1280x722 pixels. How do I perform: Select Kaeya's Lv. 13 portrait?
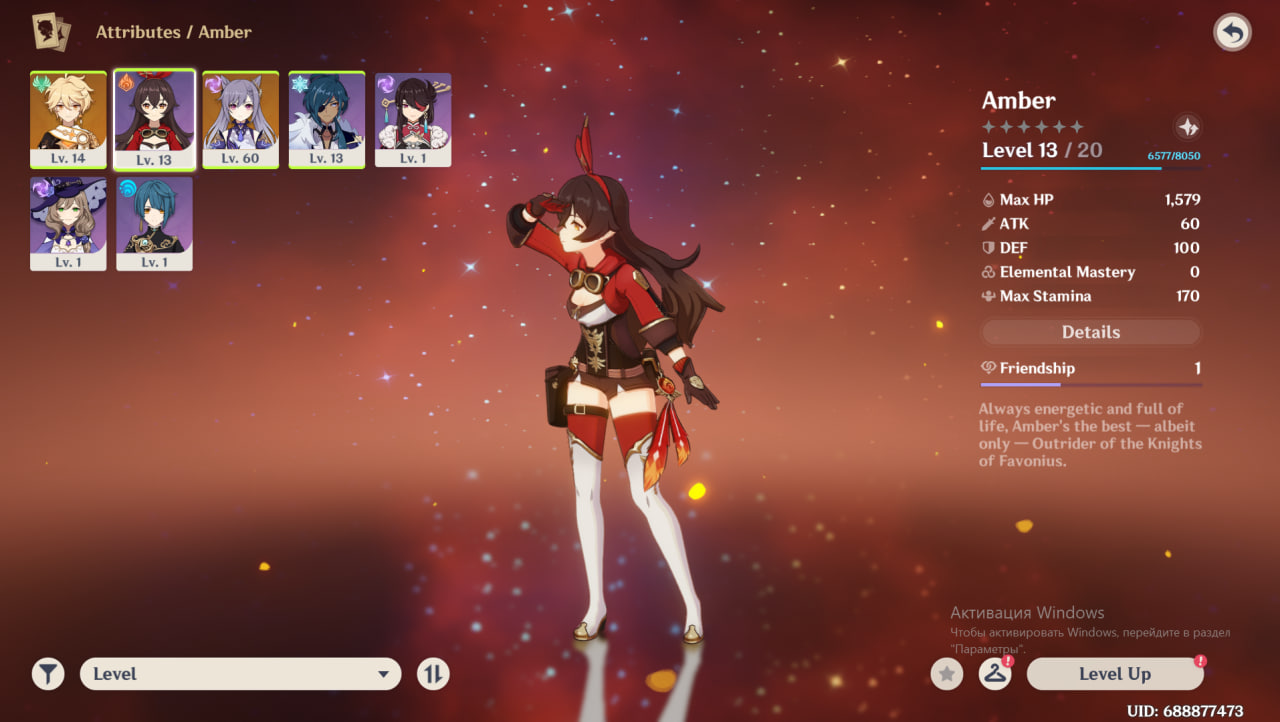(x=327, y=119)
